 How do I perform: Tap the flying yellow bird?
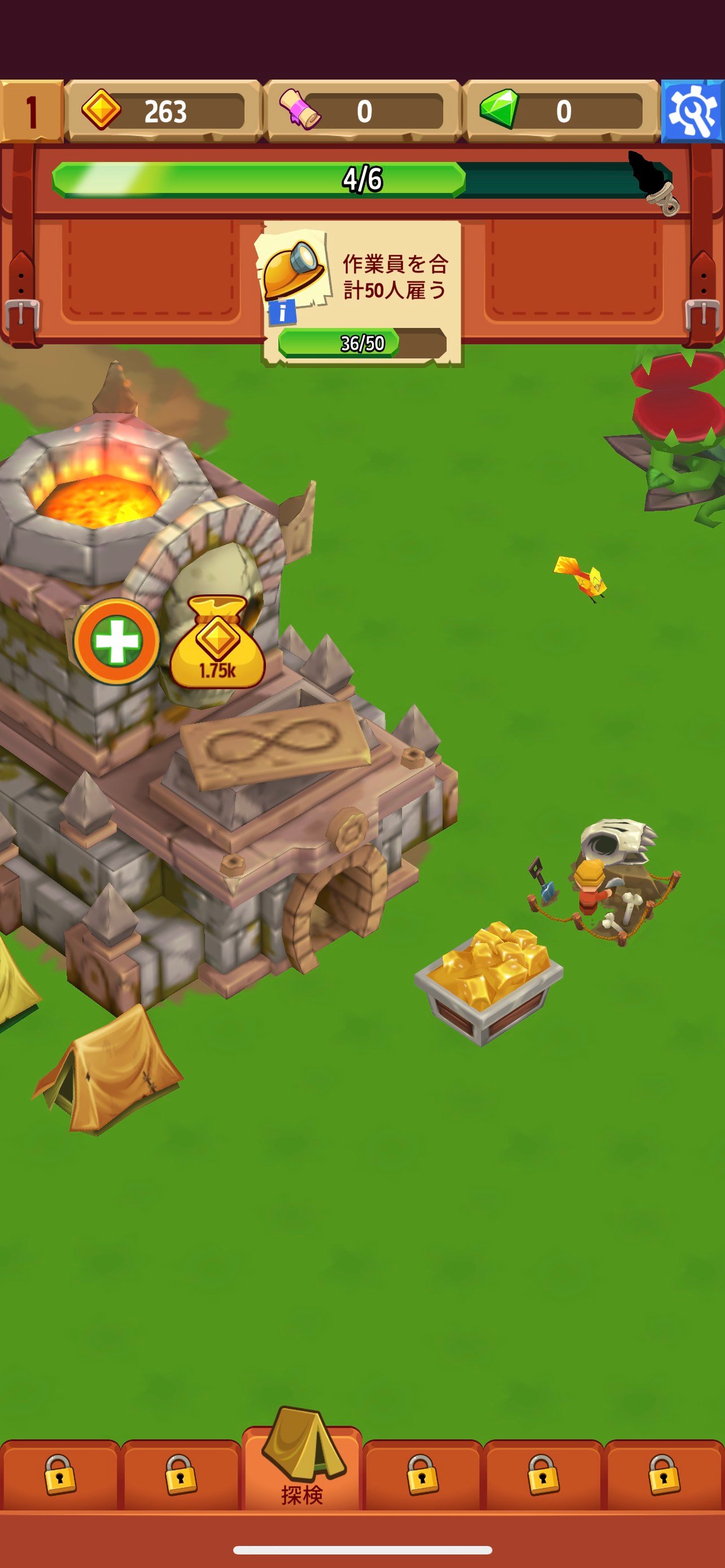582,581
